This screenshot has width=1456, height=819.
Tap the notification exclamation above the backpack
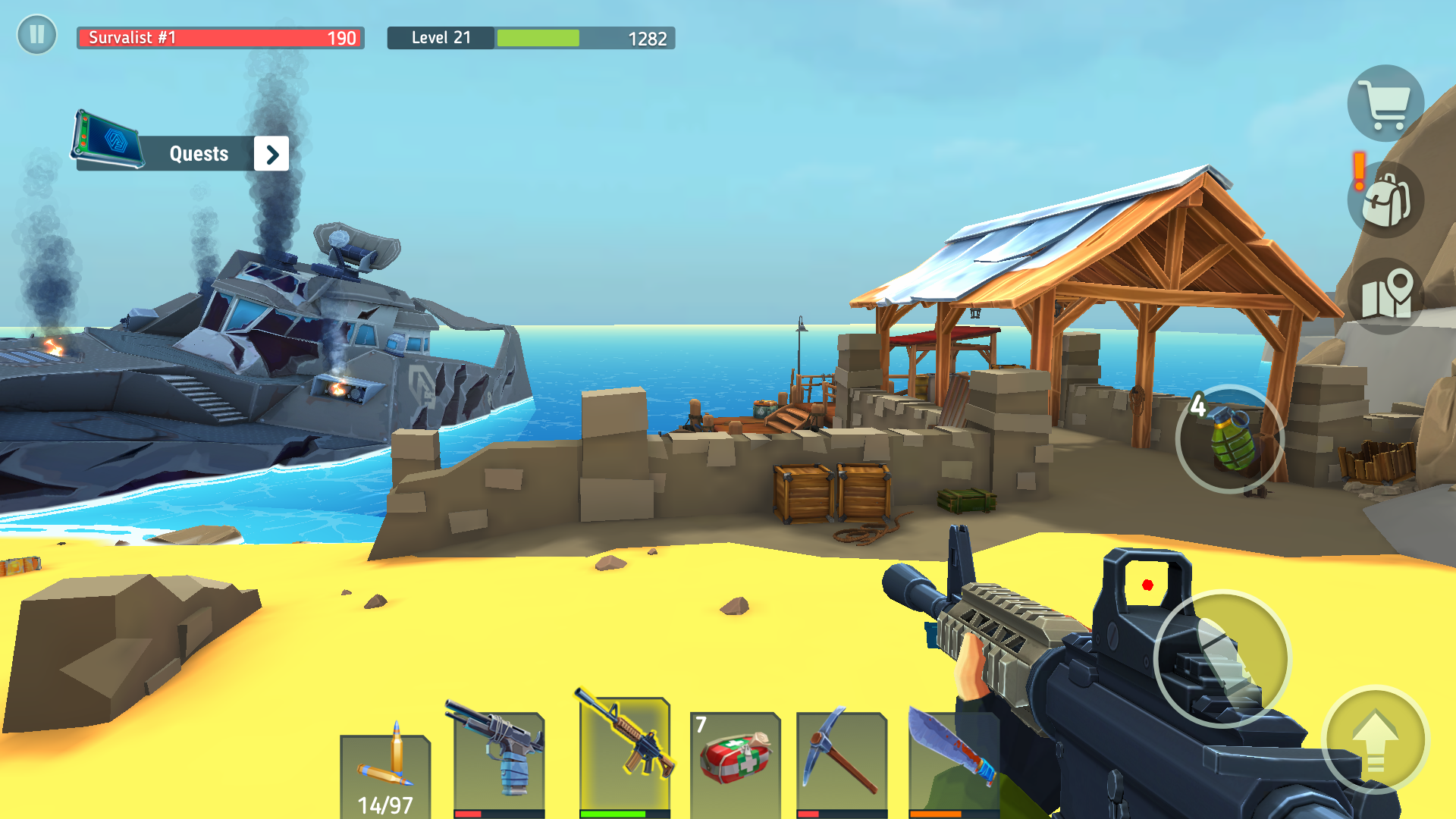pos(1357,168)
